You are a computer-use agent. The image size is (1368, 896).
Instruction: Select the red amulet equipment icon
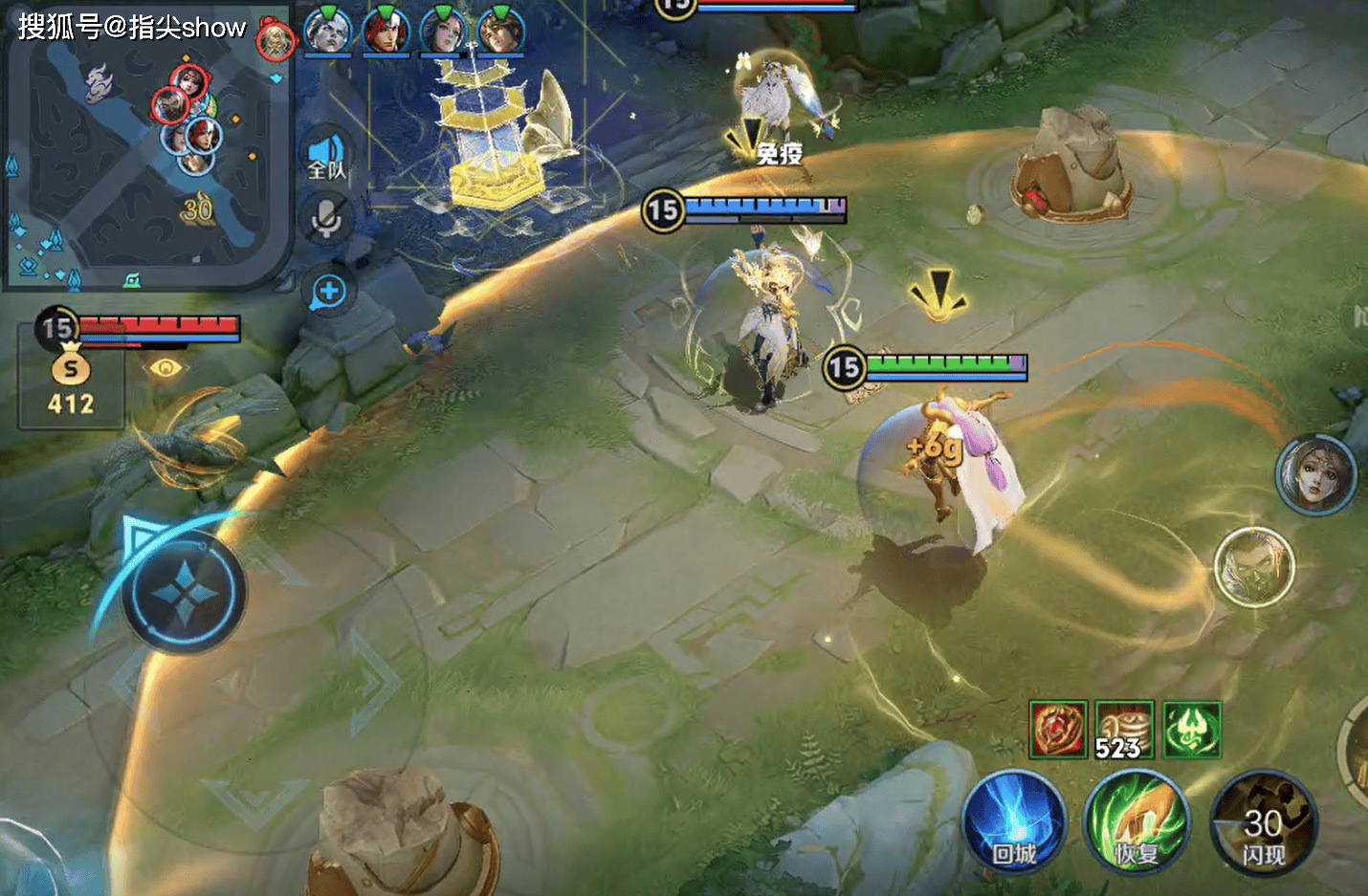pyautogui.click(x=1058, y=730)
